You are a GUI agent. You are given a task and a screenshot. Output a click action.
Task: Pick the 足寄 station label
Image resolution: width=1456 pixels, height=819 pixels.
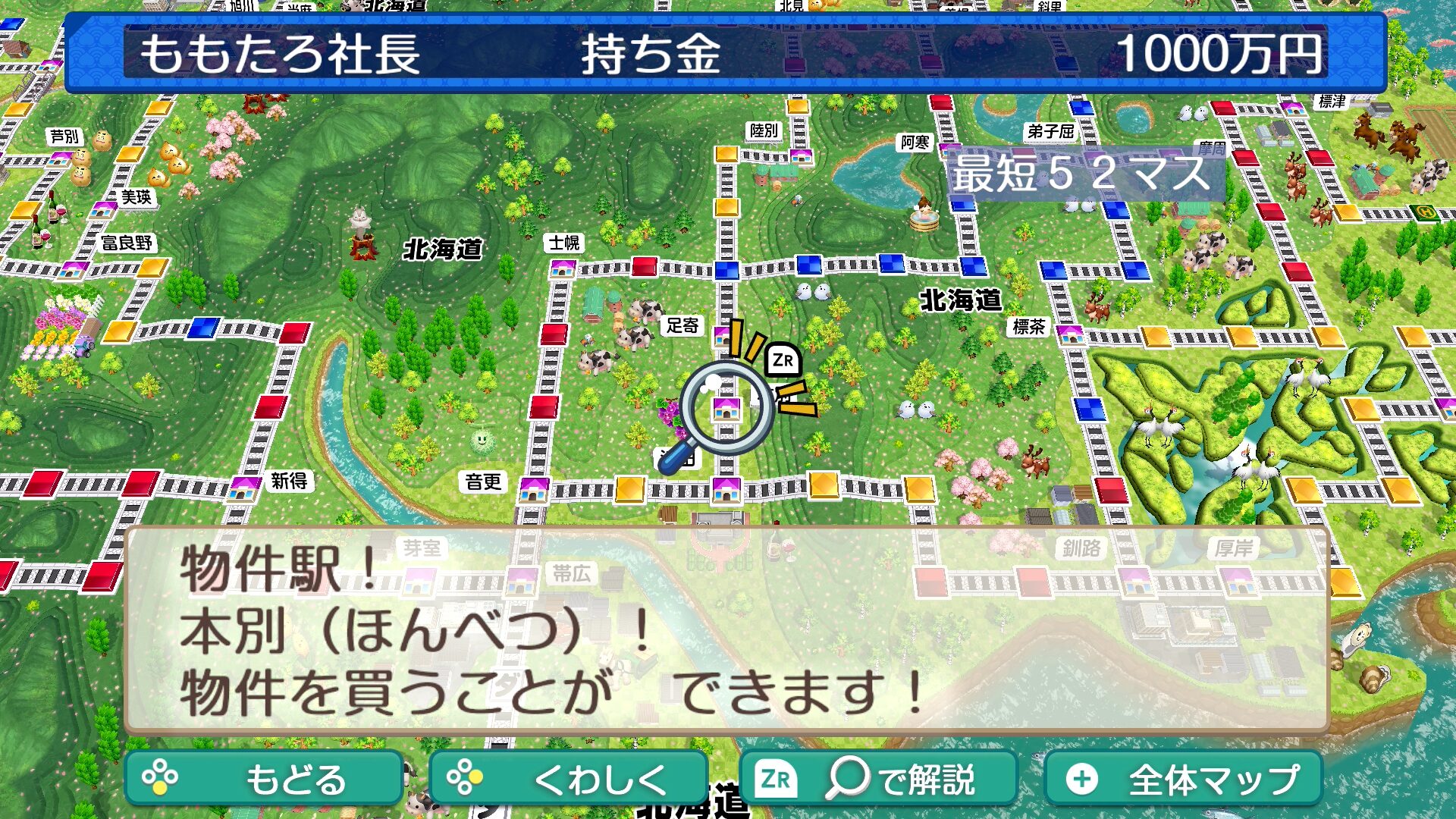(x=682, y=326)
